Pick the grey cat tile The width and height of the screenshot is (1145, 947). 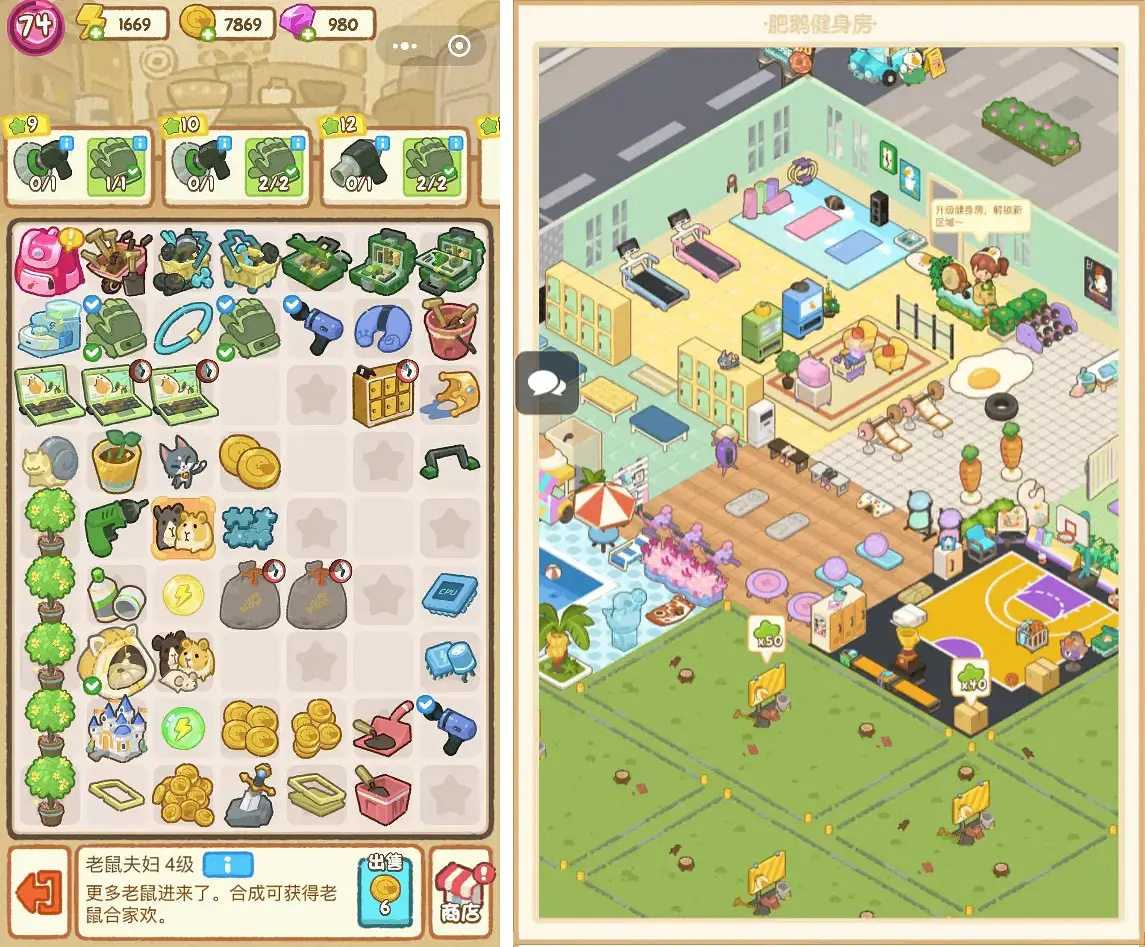tap(182, 461)
